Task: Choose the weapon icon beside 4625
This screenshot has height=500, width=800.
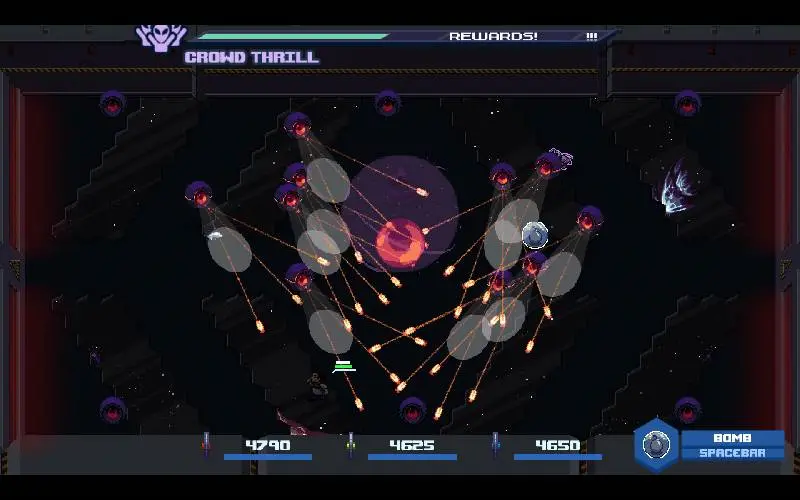Action: [350, 445]
